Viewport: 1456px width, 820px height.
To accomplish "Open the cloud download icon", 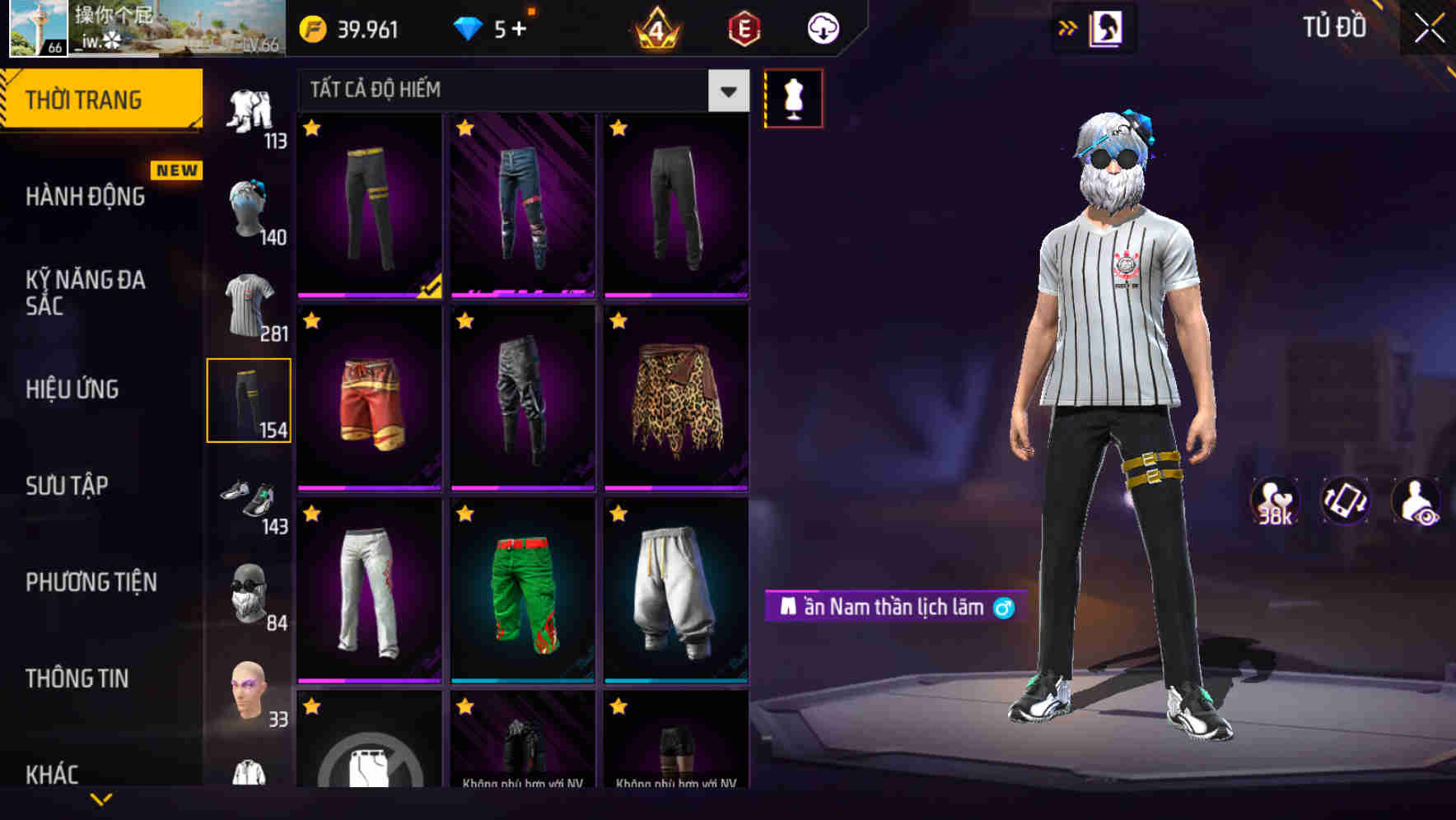I will pos(821,27).
